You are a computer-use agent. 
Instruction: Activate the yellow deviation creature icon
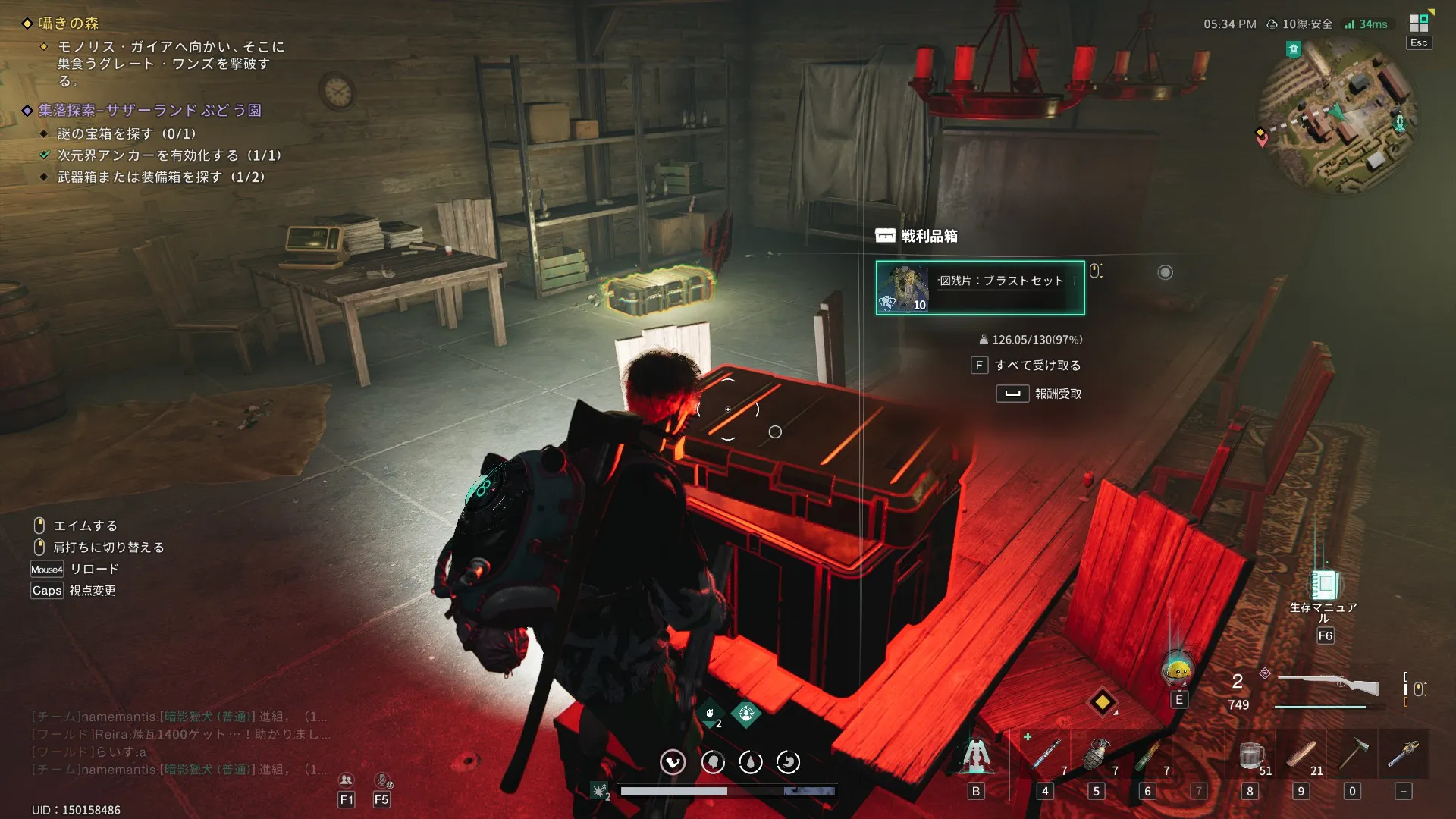tap(1178, 670)
